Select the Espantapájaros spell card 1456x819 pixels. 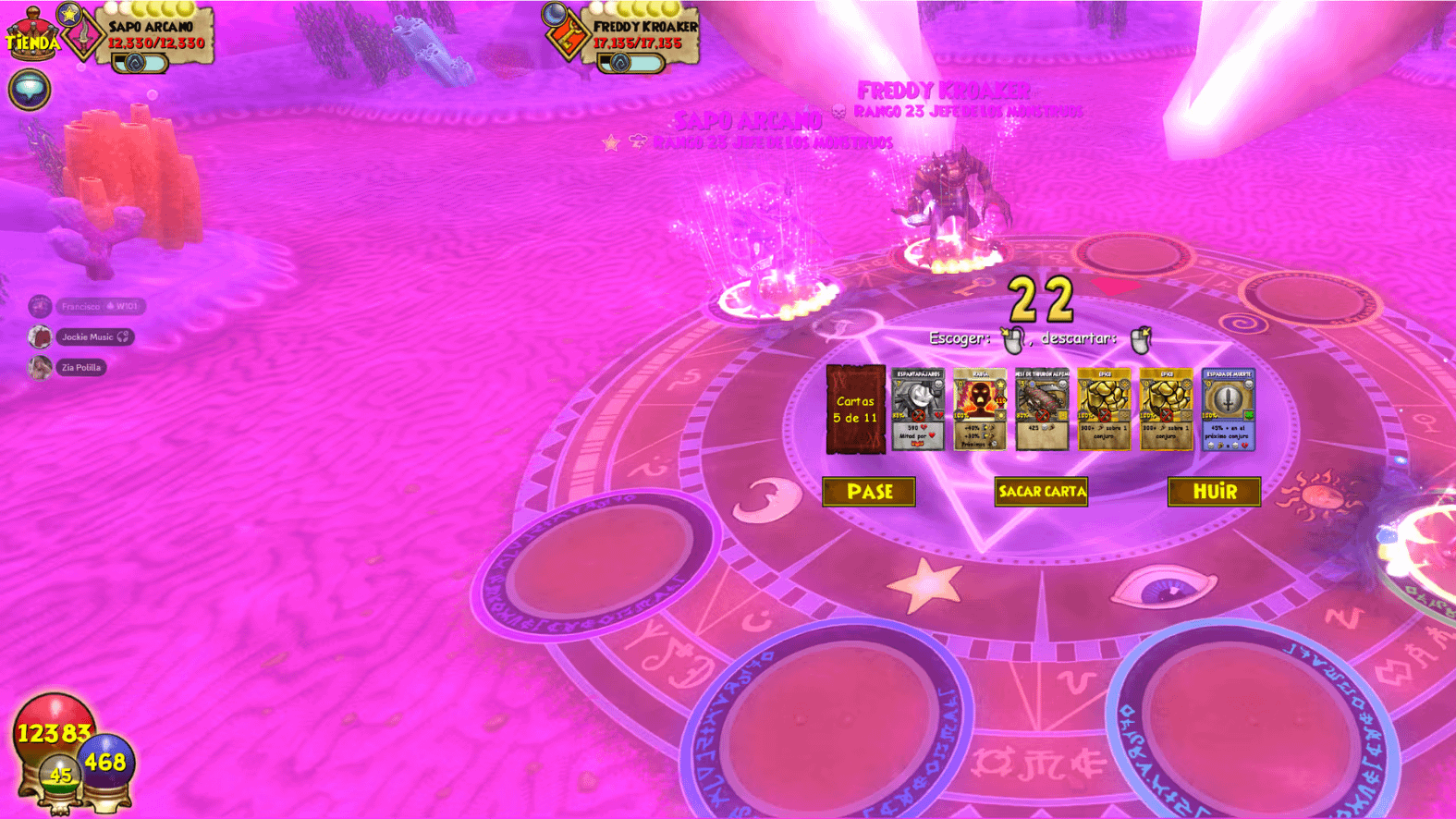point(918,409)
